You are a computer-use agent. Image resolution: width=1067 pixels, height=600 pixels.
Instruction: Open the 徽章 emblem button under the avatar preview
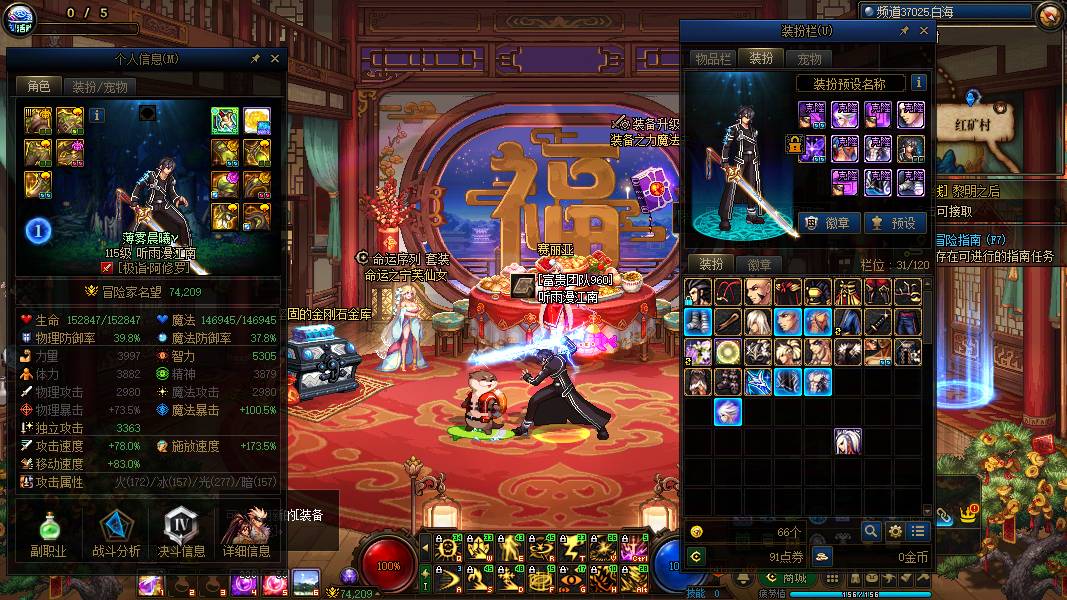[x=828, y=223]
